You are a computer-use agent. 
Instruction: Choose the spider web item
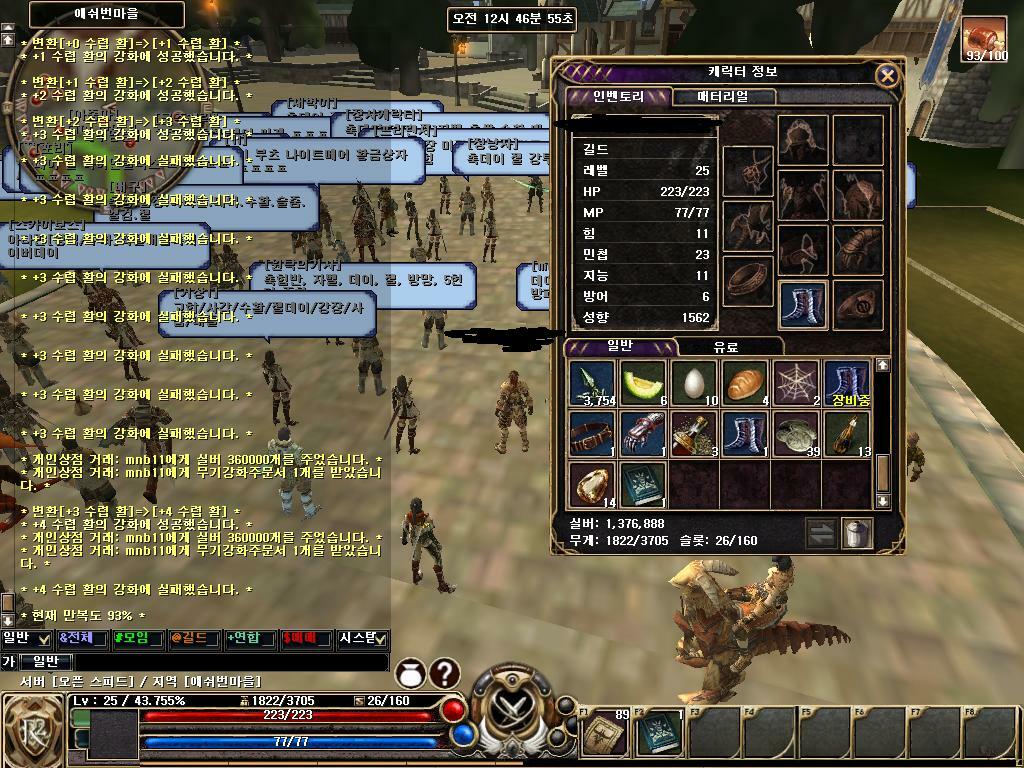(796, 385)
